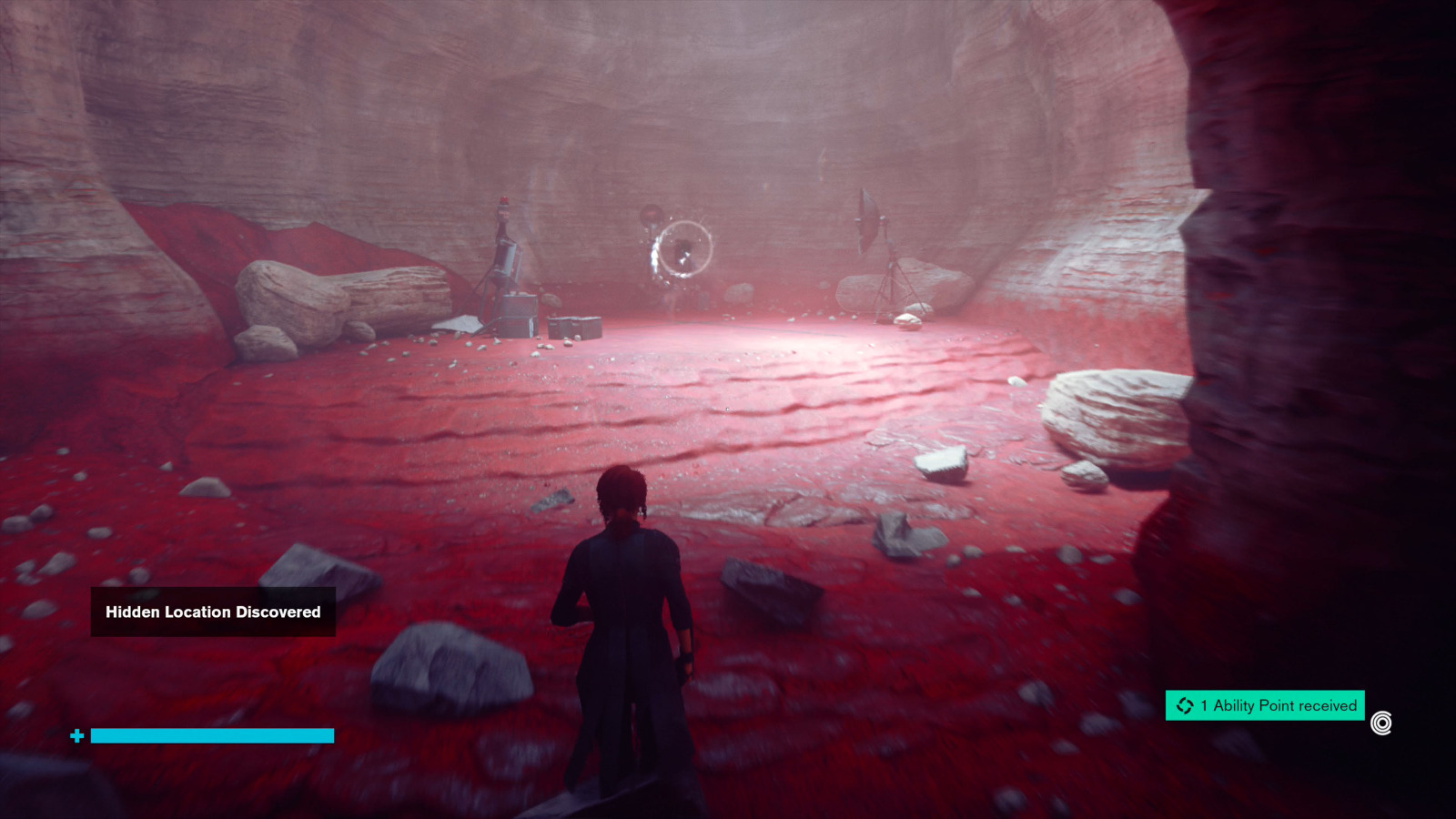The height and width of the screenshot is (819, 1456).
Task: Click the white spiral icon
Action: [1381, 723]
